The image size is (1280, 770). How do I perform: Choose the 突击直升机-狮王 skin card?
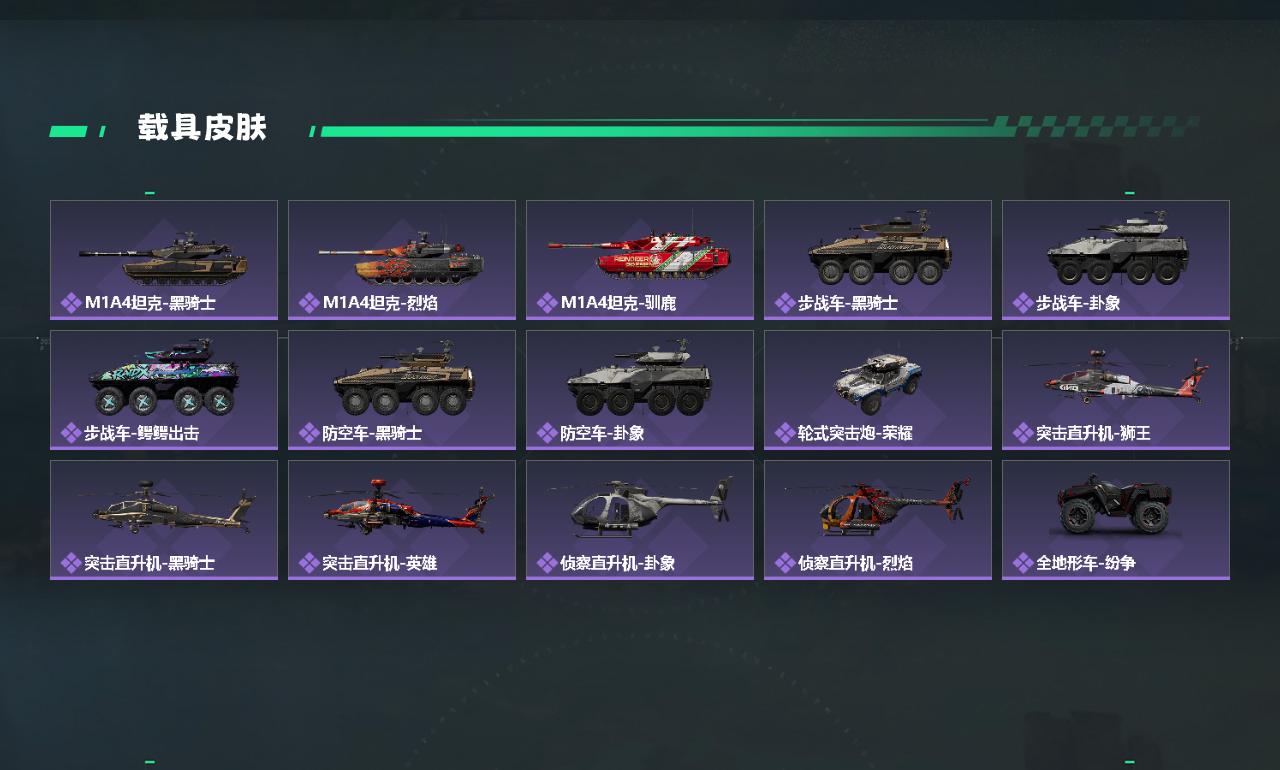click(x=1116, y=390)
